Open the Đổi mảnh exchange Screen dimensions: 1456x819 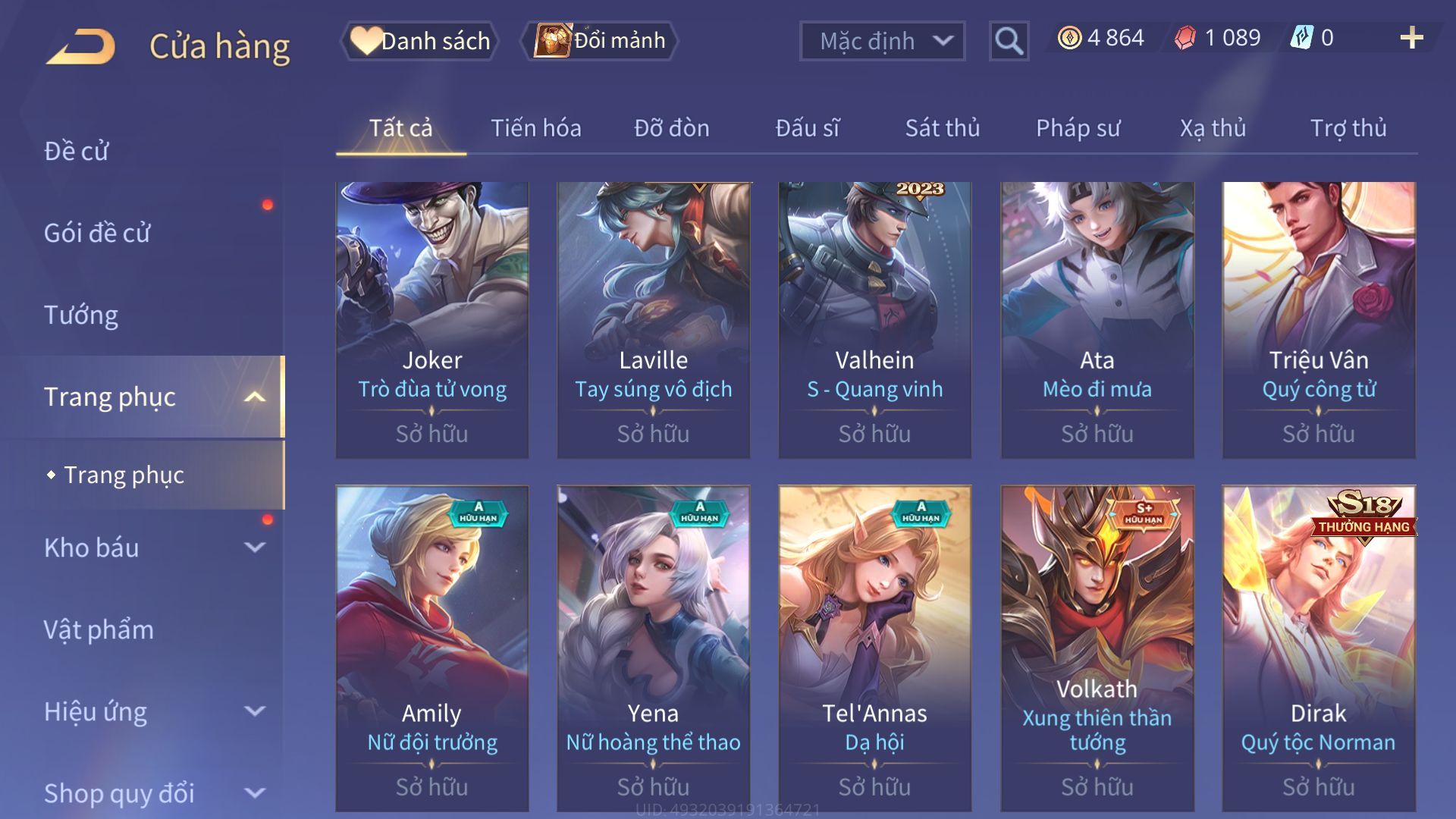pos(601,41)
